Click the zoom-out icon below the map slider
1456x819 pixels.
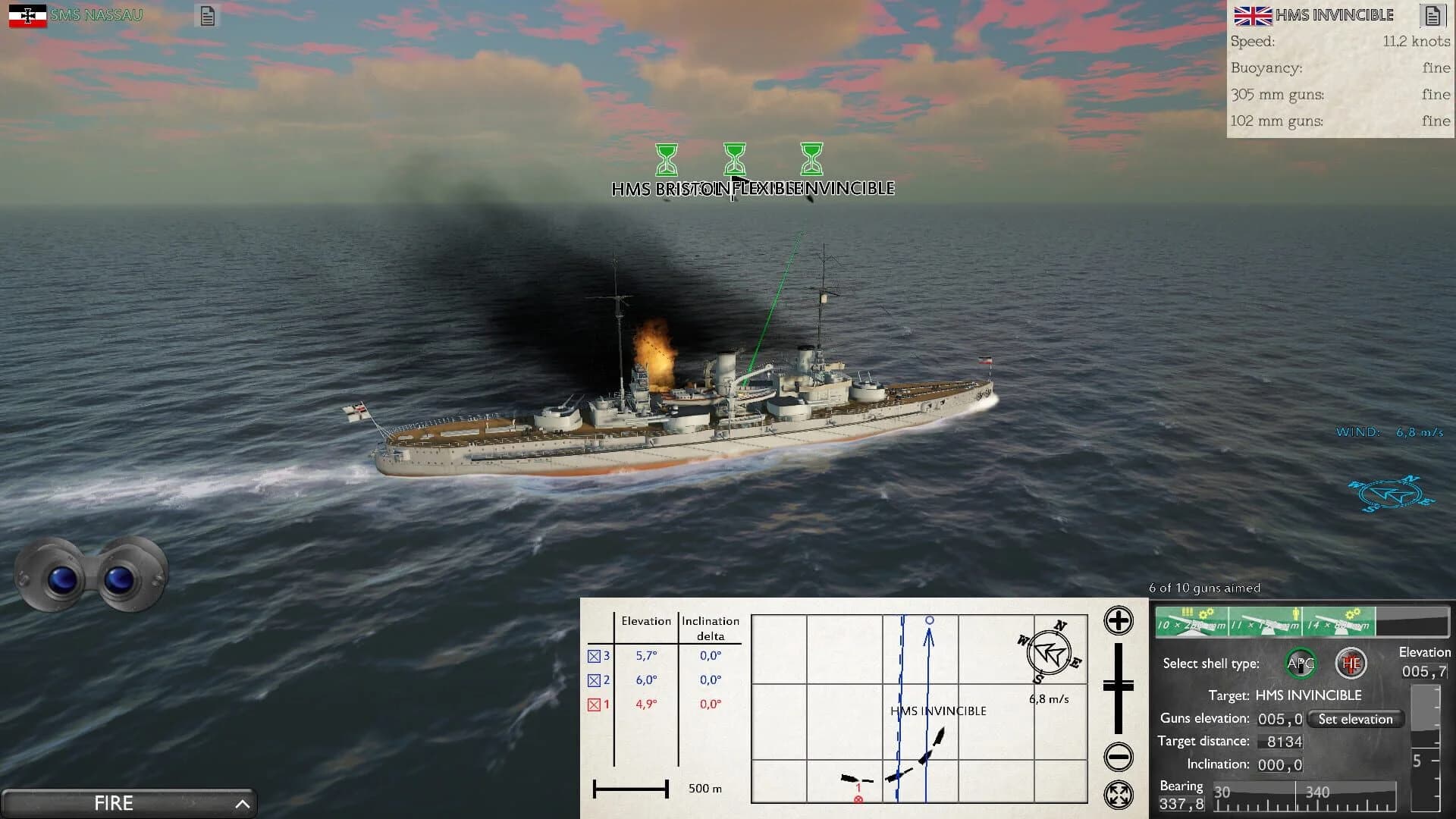[x=1117, y=755]
